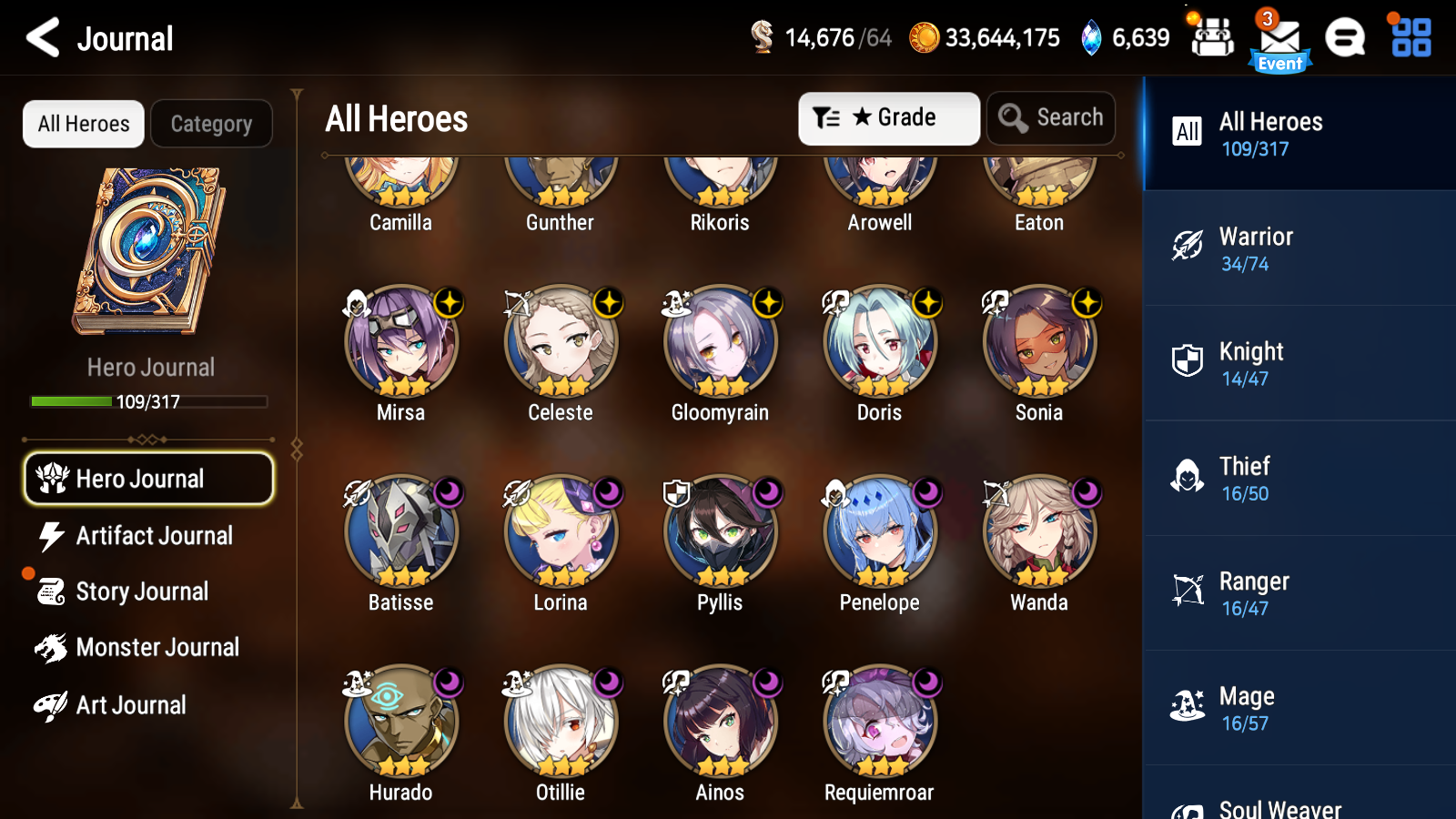
Task: Open the Grade filter dropdown
Action: pyautogui.click(x=888, y=117)
